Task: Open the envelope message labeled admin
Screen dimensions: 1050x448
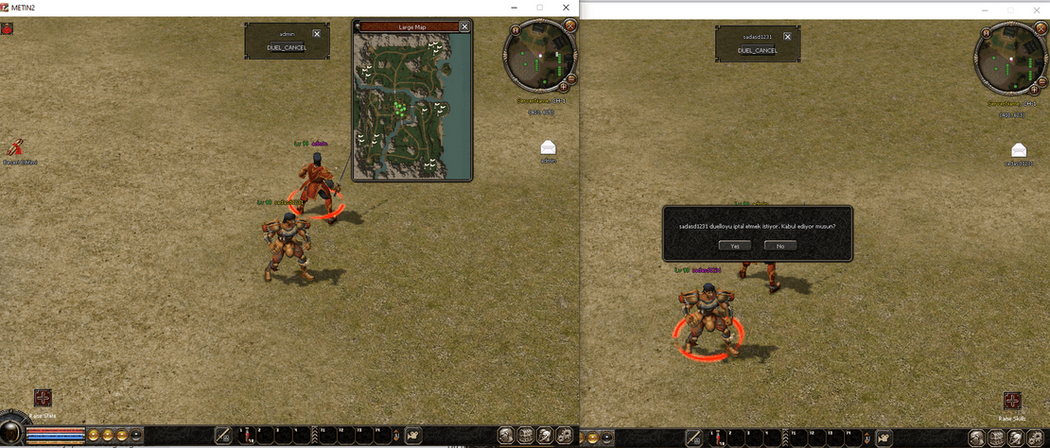Action: pyautogui.click(x=548, y=148)
